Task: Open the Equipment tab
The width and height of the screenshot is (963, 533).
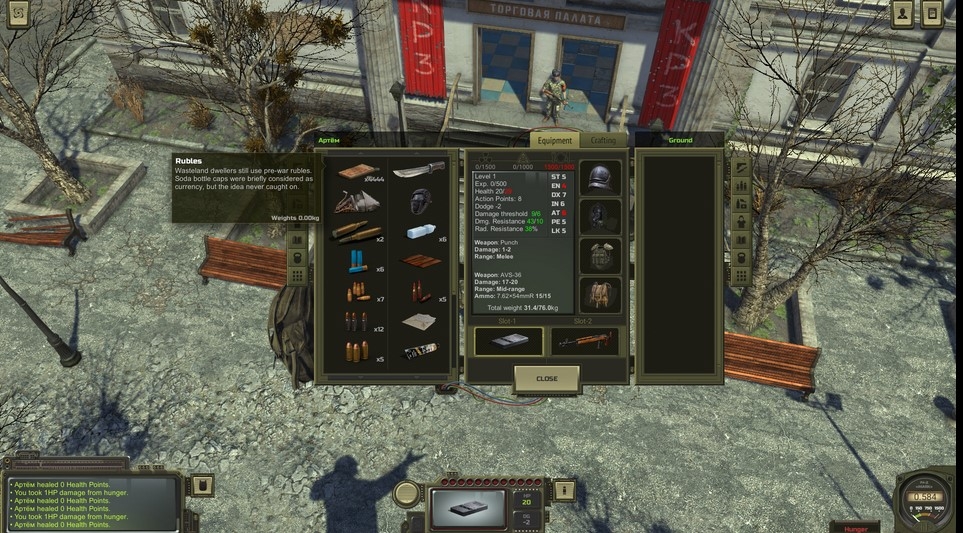Action: pyautogui.click(x=554, y=141)
